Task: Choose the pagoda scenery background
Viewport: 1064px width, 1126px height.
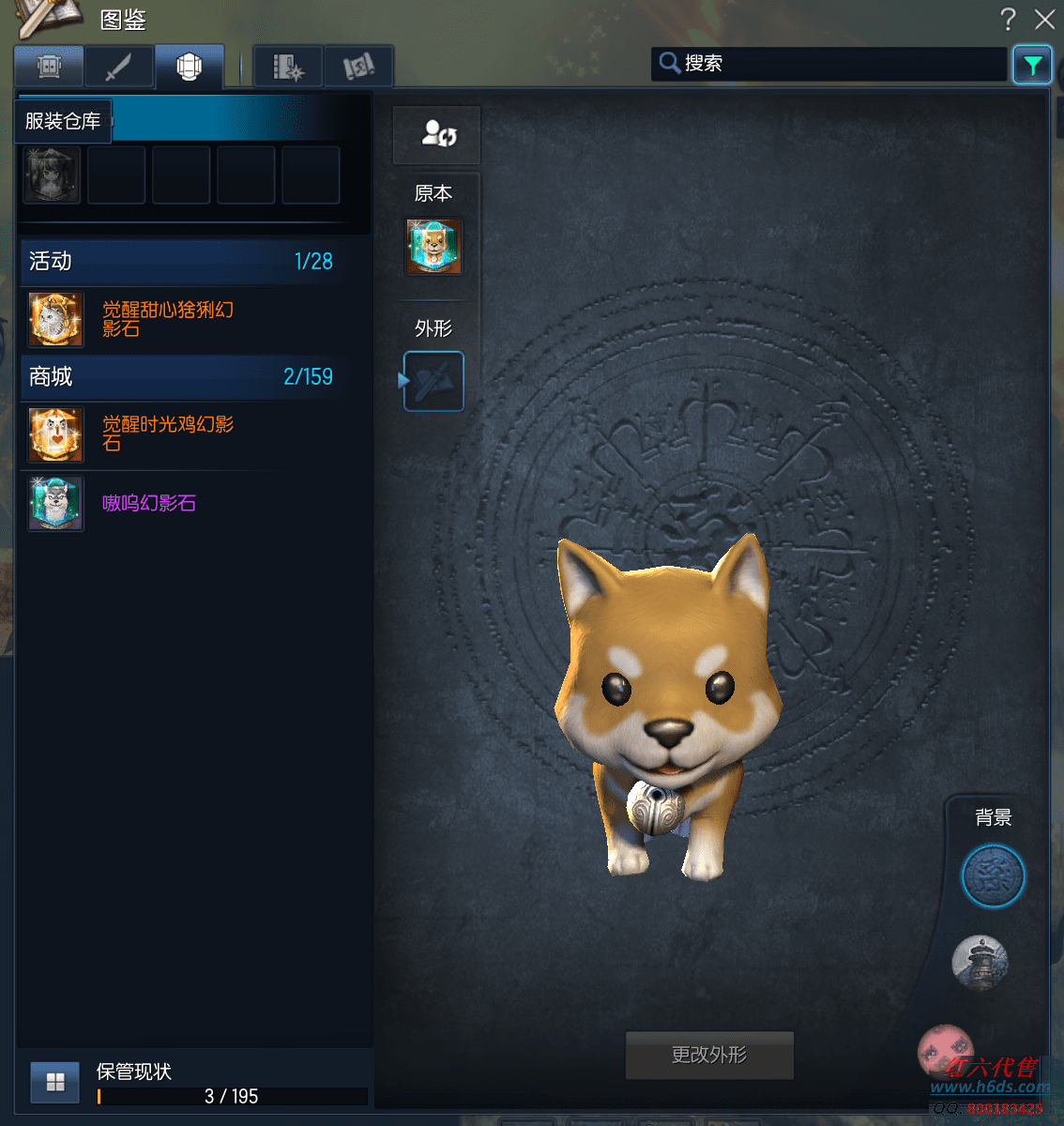Action: (x=980, y=962)
